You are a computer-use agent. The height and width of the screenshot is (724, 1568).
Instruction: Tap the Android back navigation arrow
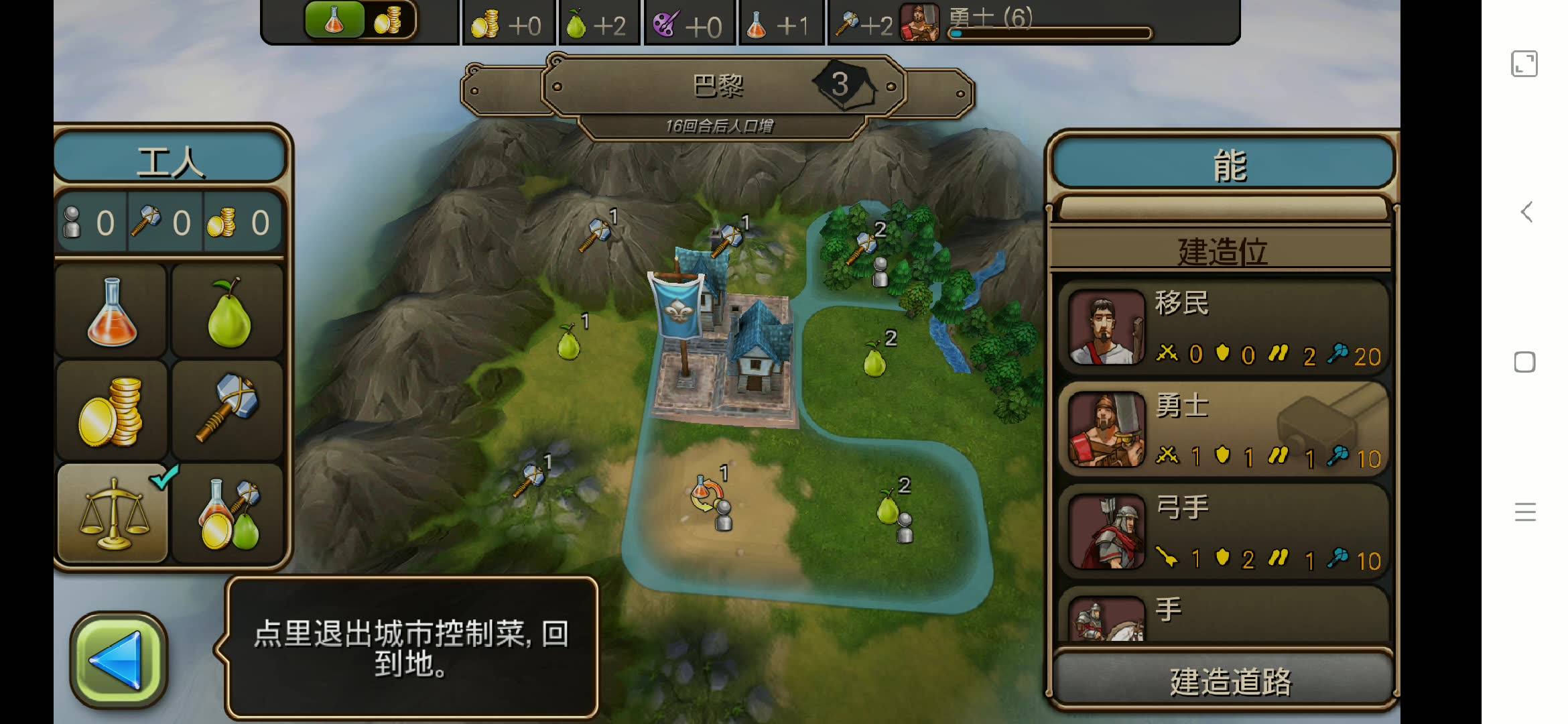[1526, 213]
